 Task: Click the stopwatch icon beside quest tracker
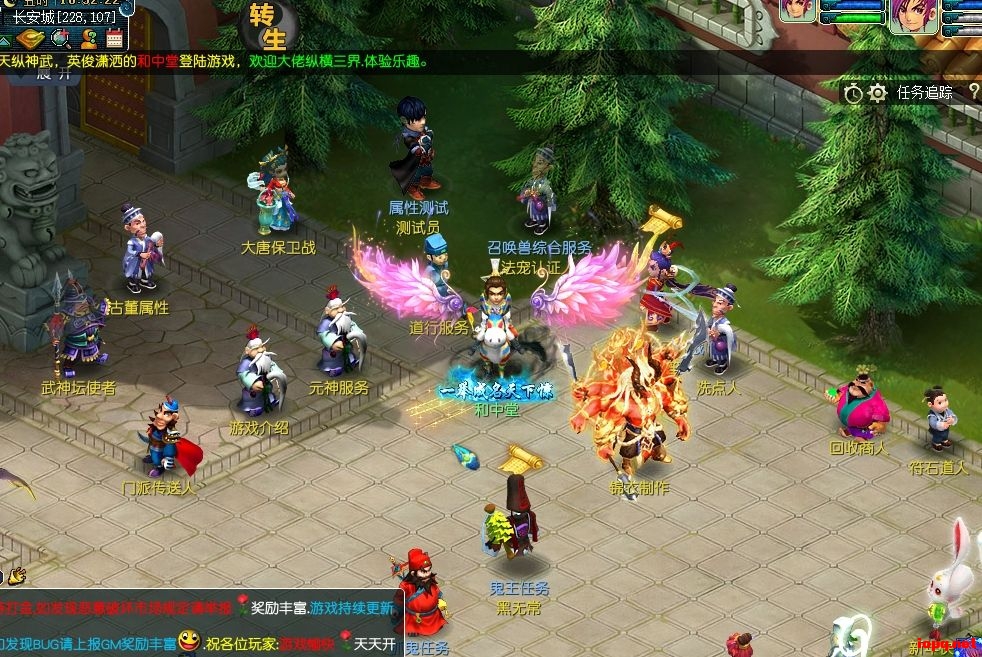pyautogui.click(x=852, y=93)
